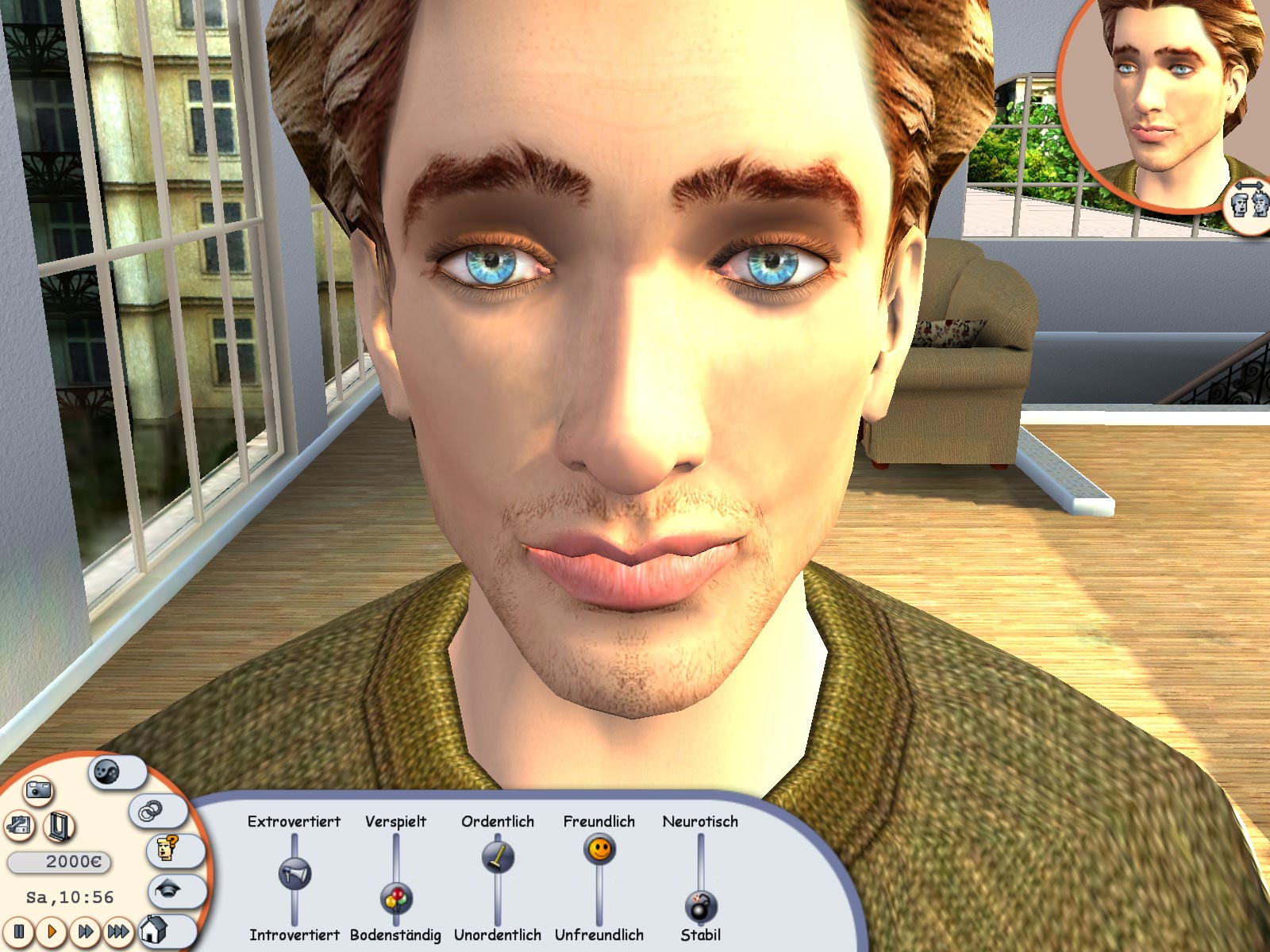The image size is (1270, 952).
Task: Click the 2000€ money display
Action: [x=58, y=861]
